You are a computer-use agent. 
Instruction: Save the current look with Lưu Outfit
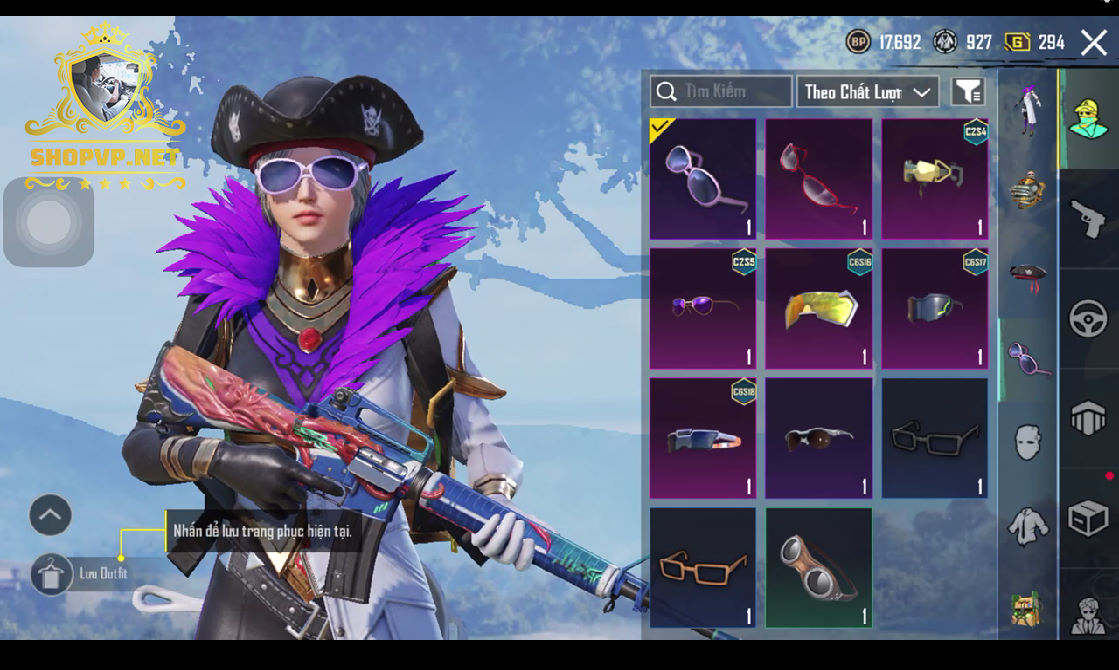[52, 574]
